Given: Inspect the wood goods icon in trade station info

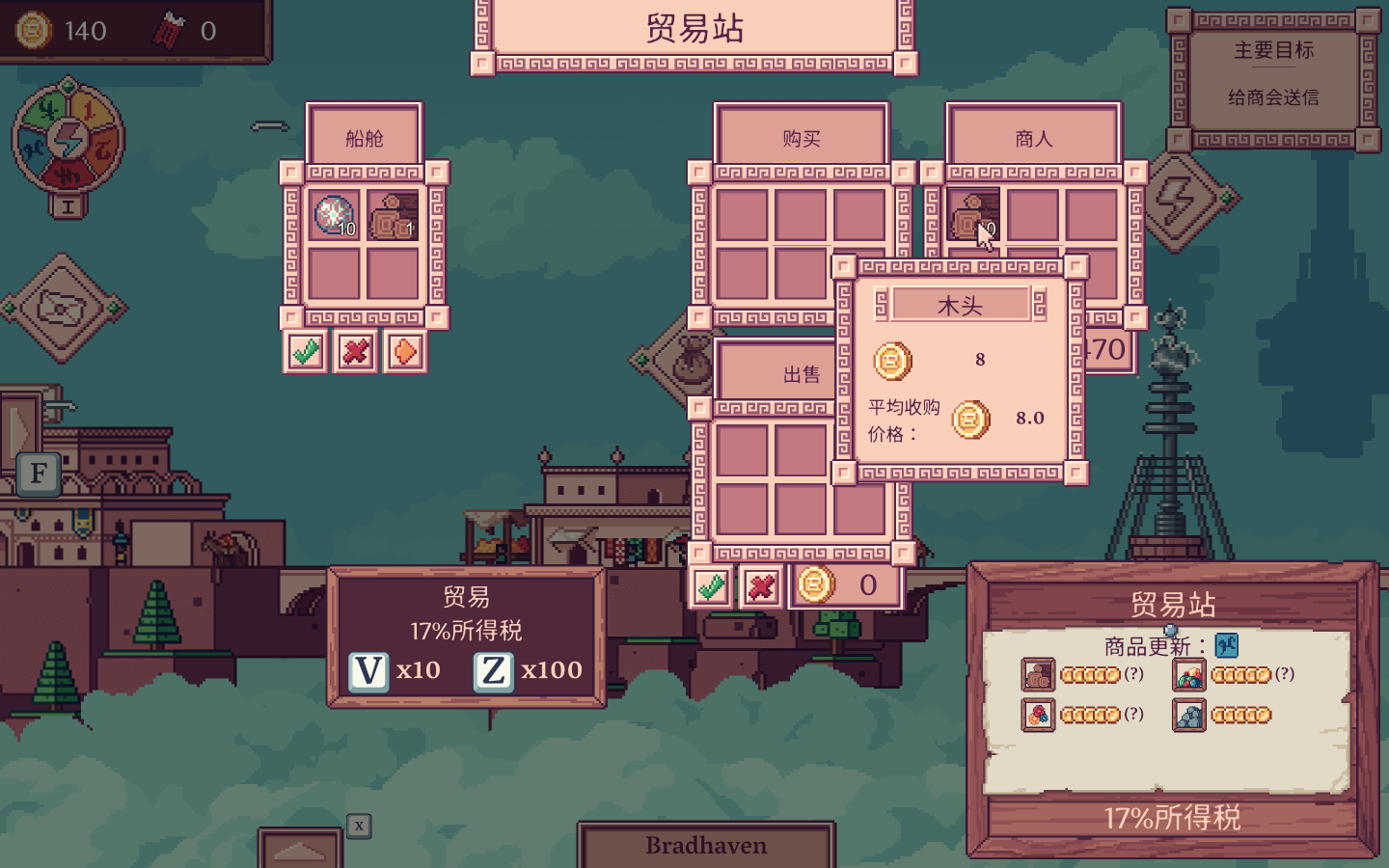Looking at the screenshot, I should click(x=1038, y=675).
